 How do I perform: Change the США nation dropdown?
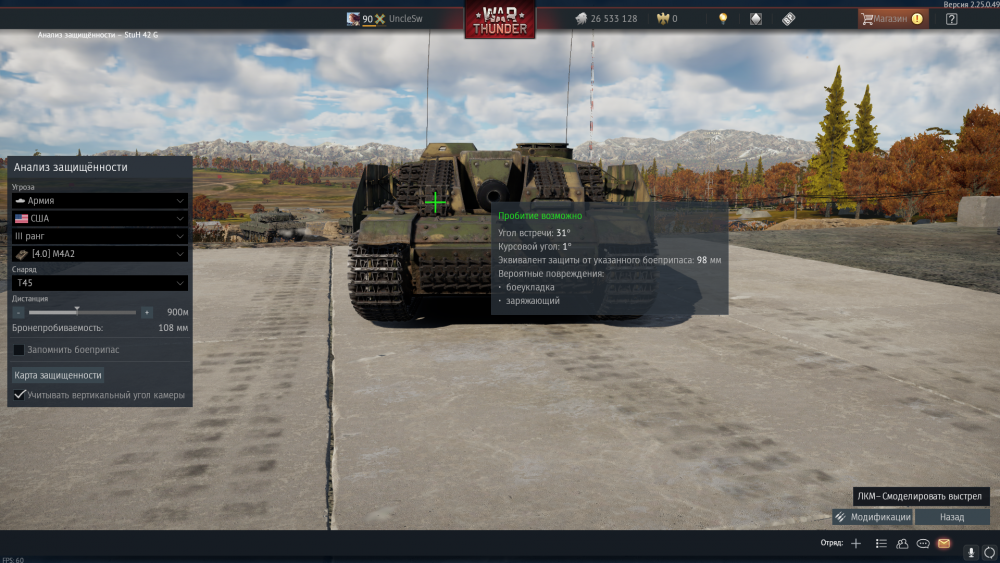[99, 218]
